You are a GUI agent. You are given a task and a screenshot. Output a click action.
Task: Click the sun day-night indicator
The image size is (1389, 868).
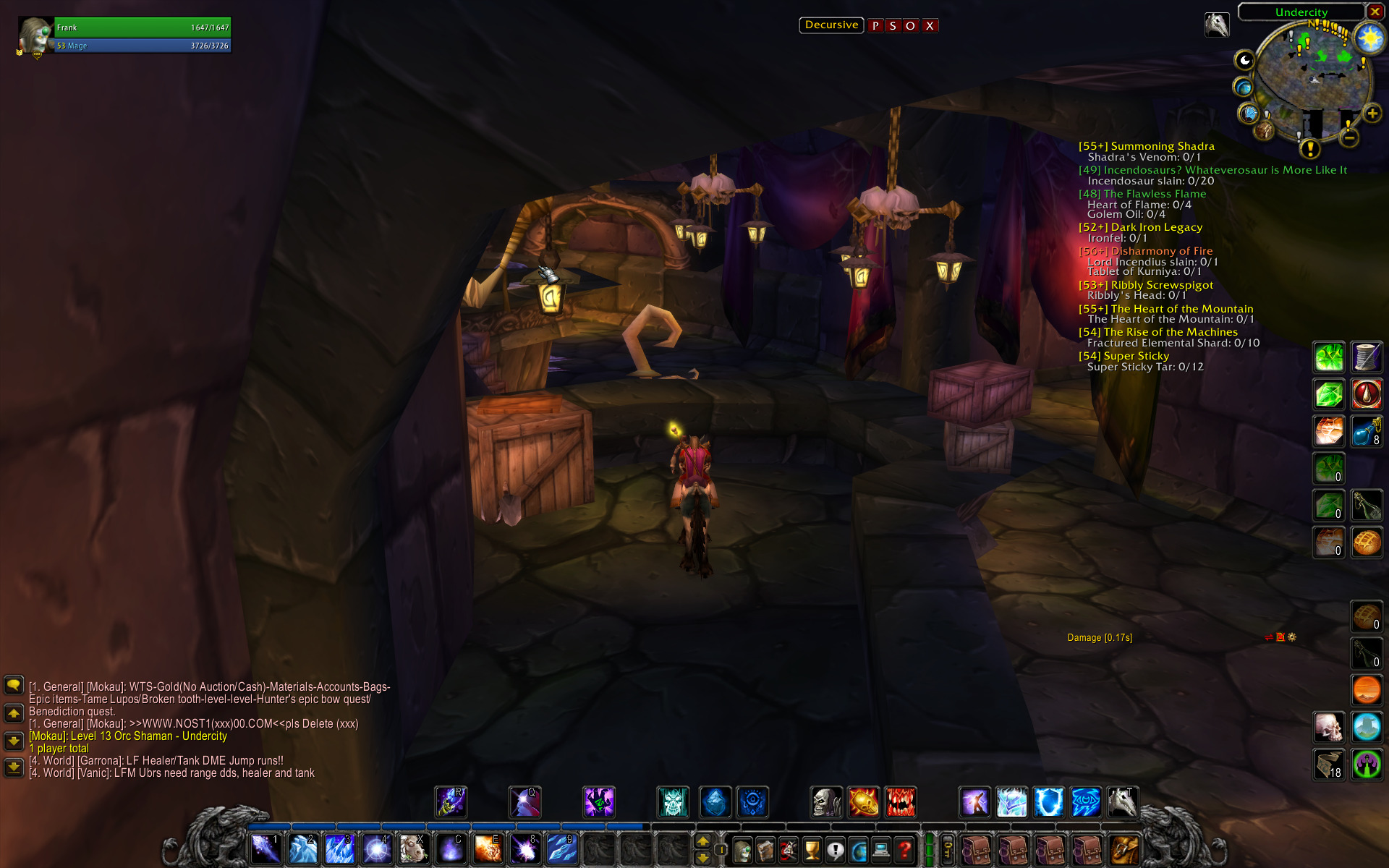(x=1369, y=38)
